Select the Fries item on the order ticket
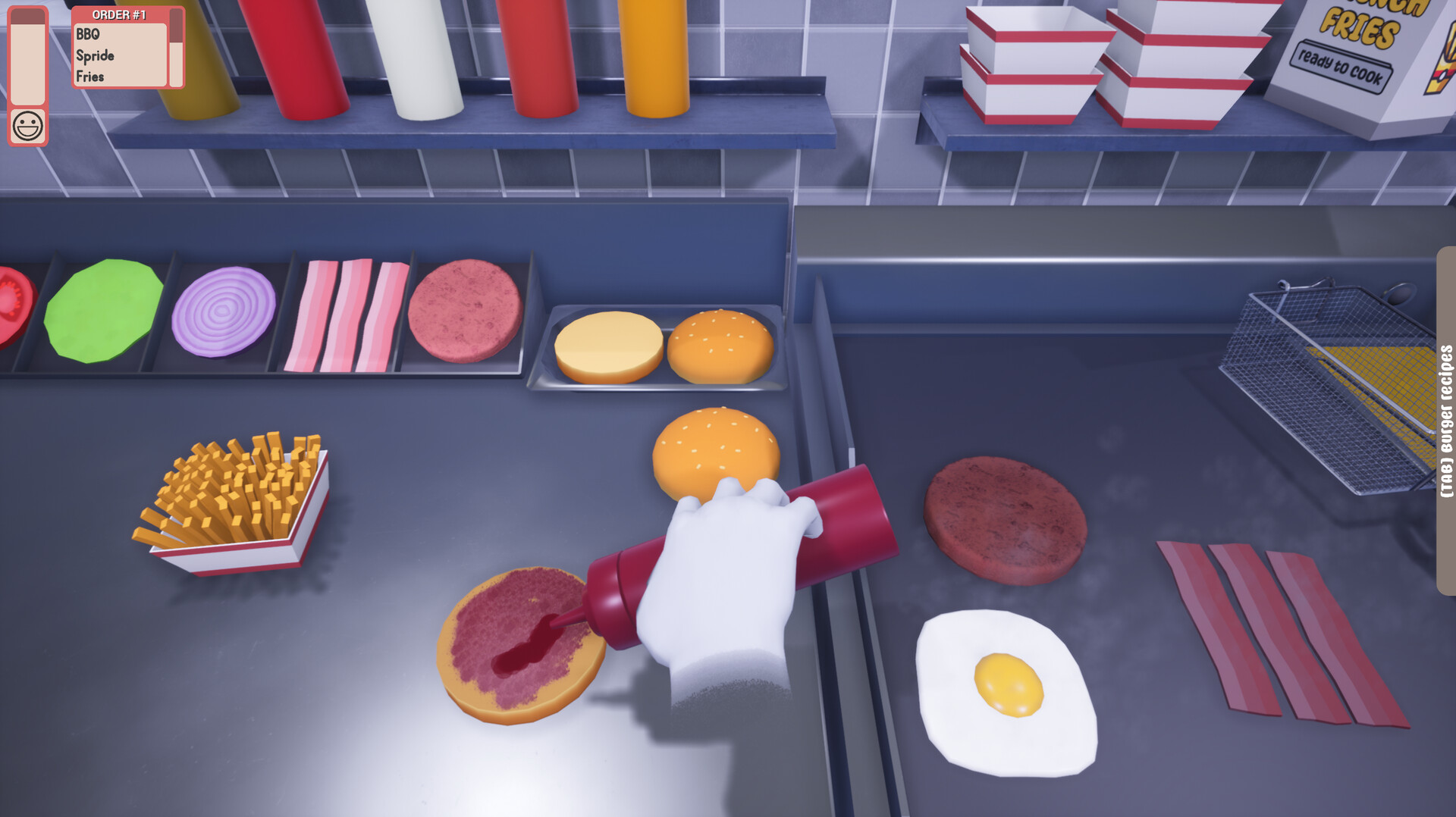The width and height of the screenshot is (1456, 817). [89, 76]
